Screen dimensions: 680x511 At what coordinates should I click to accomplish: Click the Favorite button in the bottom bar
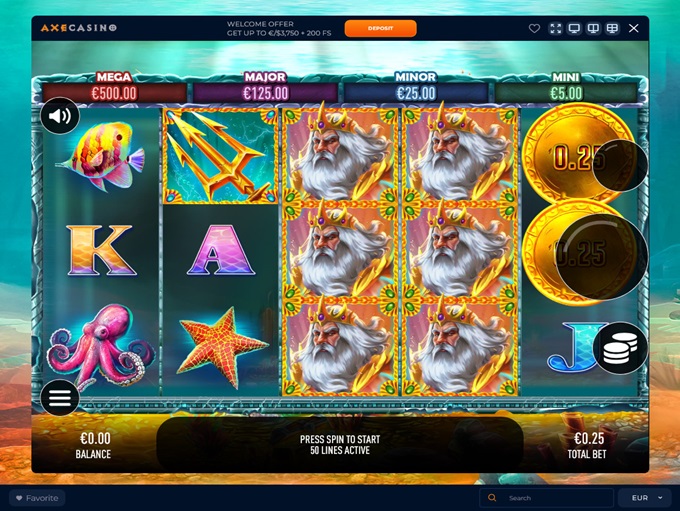(36, 498)
